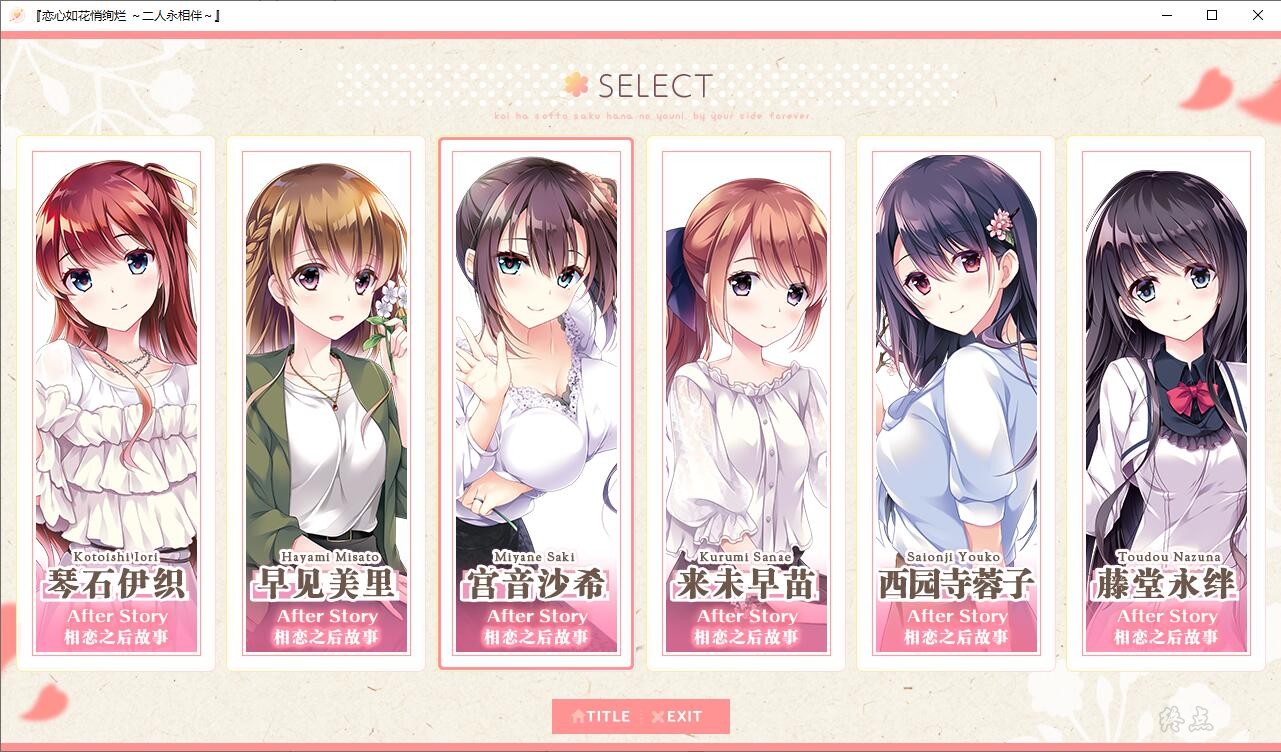Close the game window
Screen dimensions: 1281x752
coord(1258,15)
